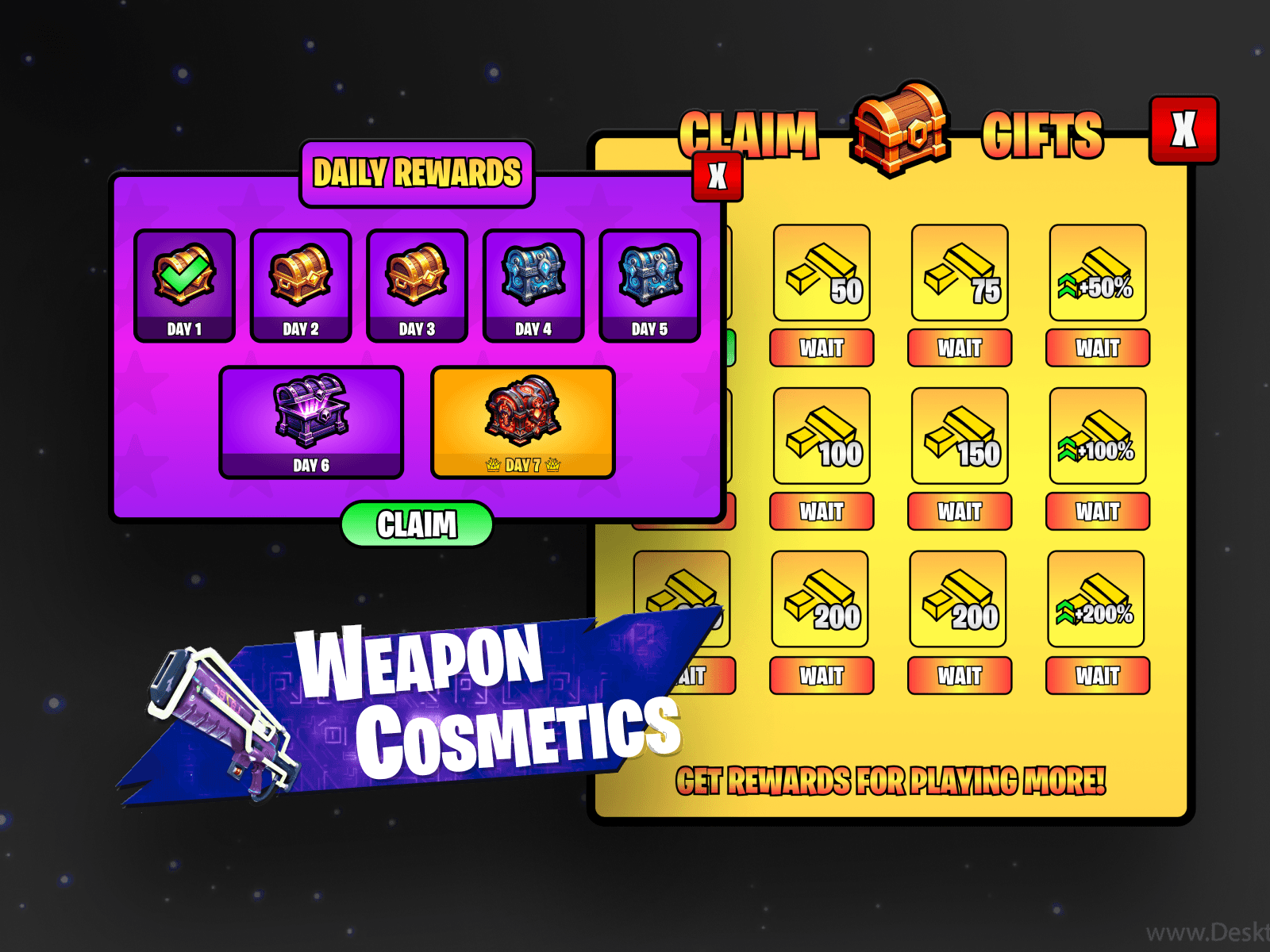Click the Wait button under 150 gold

[960, 512]
